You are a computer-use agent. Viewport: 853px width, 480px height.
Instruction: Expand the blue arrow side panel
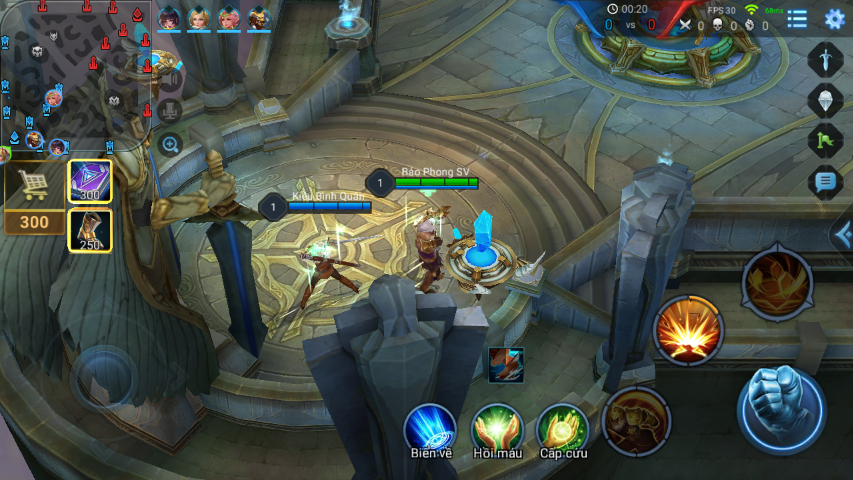pos(842,235)
